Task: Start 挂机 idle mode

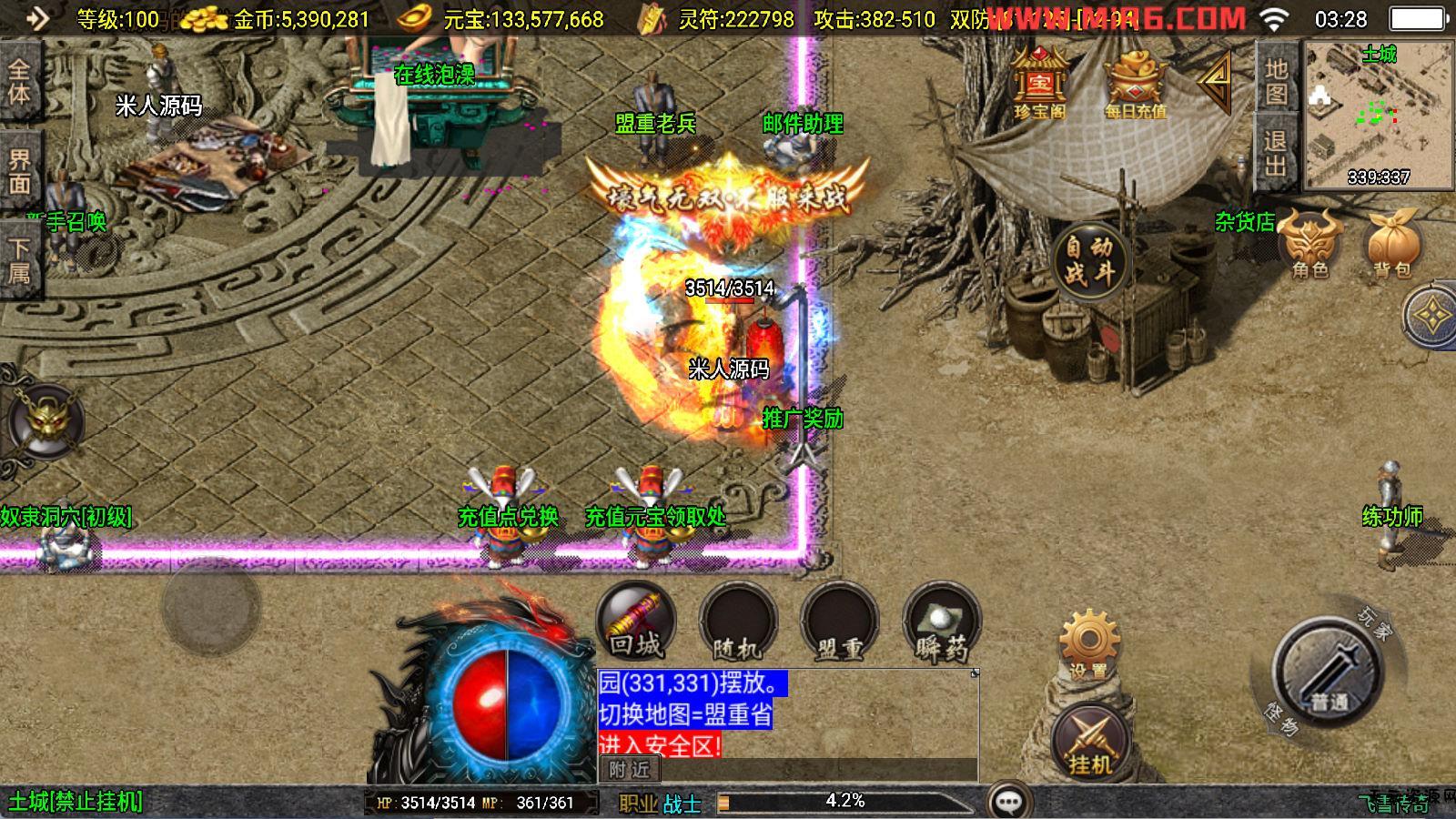Action: pyautogui.click(x=1091, y=742)
